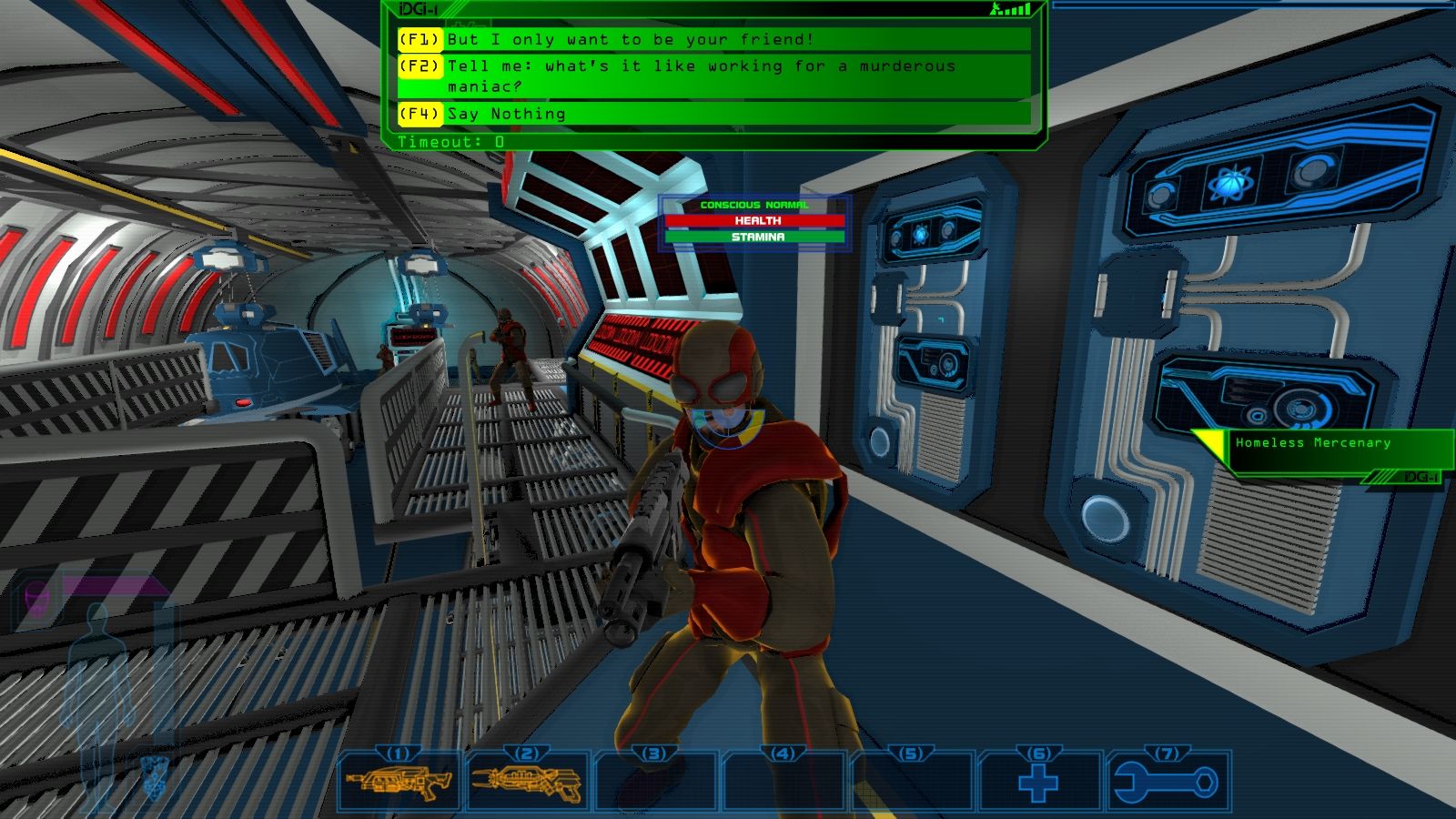Click the red HEALTH bar above the enemy
The image size is (1456, 819).
(x=754, y=221)
